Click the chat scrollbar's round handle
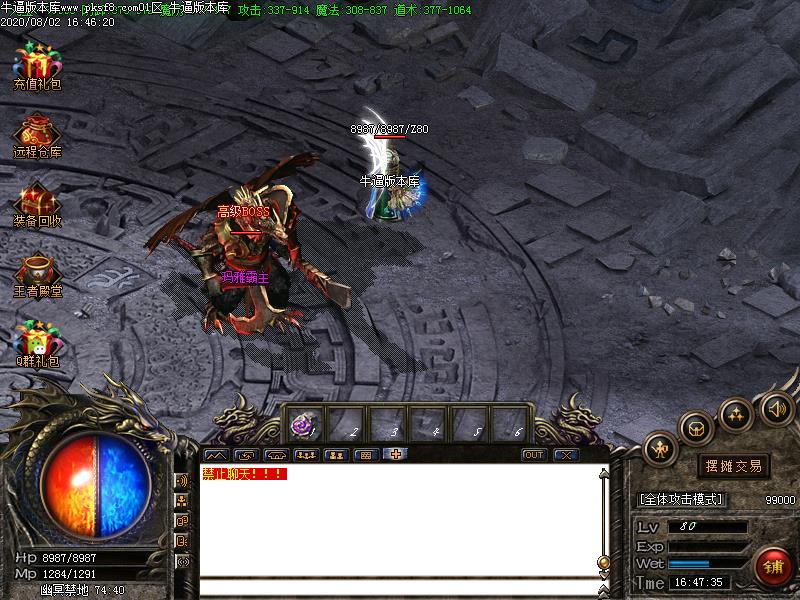This screenshot has height=600, width=800. [x=603, y=561]
